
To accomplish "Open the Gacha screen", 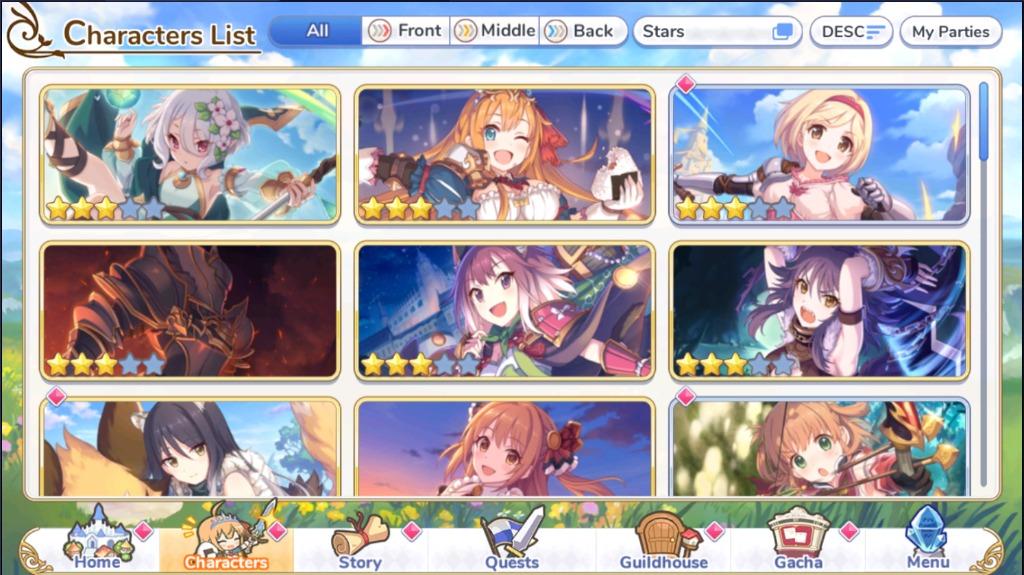I will 798,543.
